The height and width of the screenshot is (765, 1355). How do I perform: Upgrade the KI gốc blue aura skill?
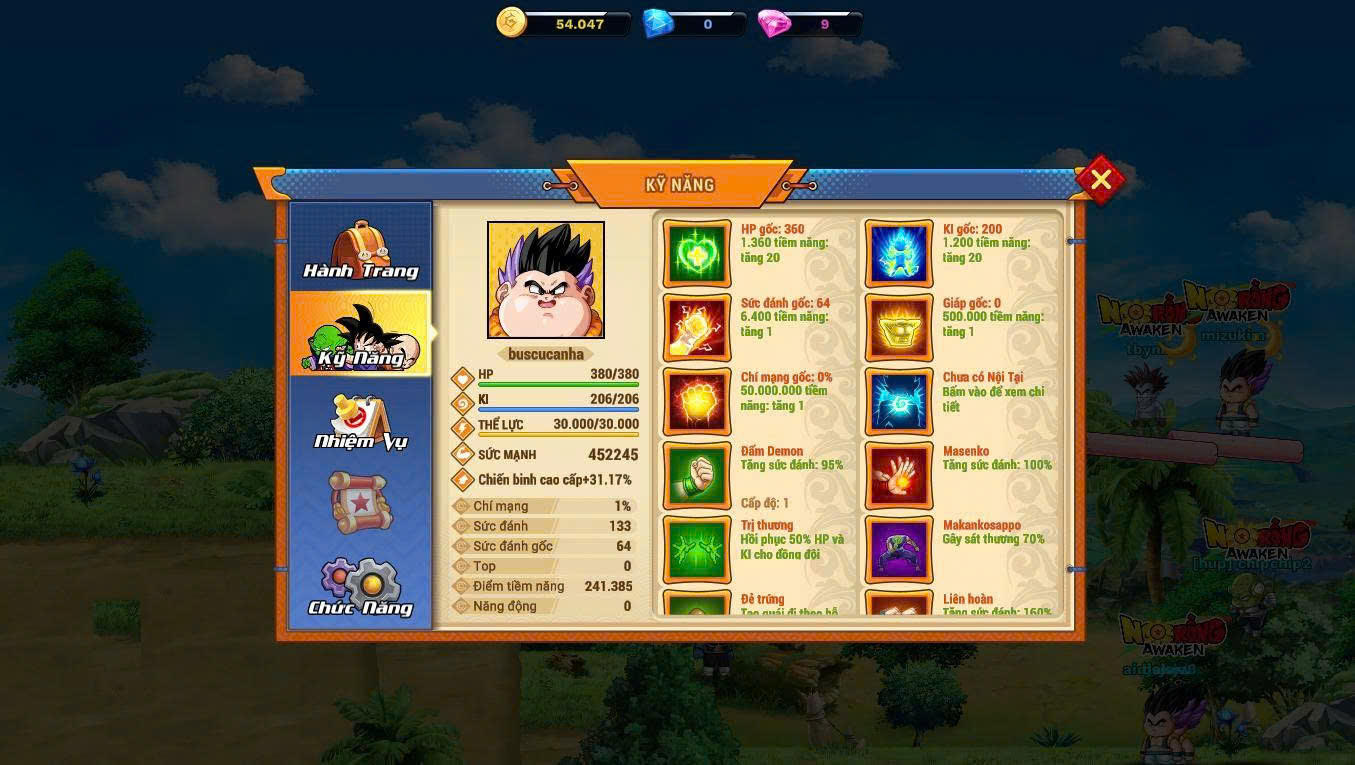pos(899,254)
